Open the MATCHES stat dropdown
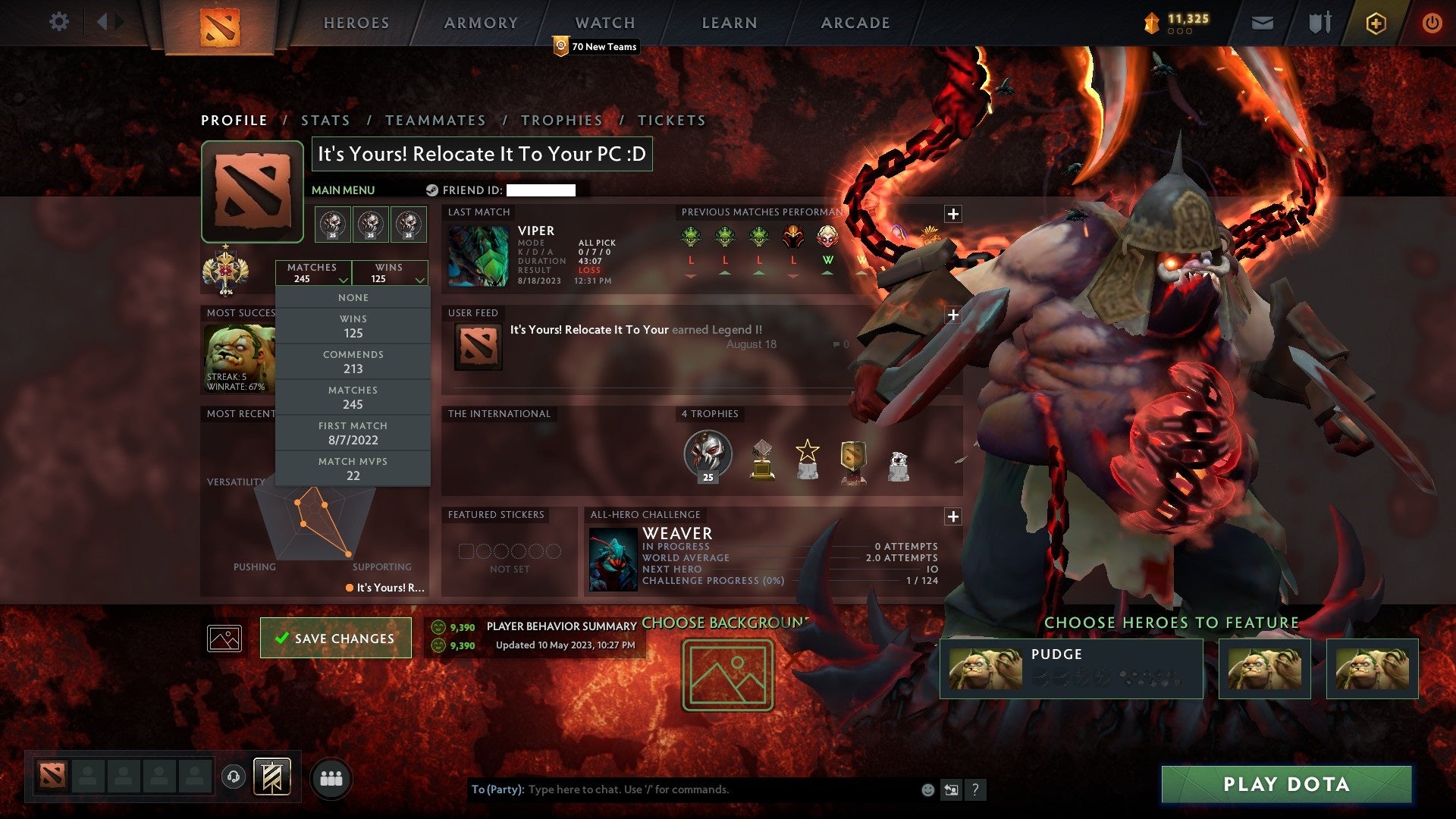This screenshot has height=819, width=1456. tap(315, 273)
